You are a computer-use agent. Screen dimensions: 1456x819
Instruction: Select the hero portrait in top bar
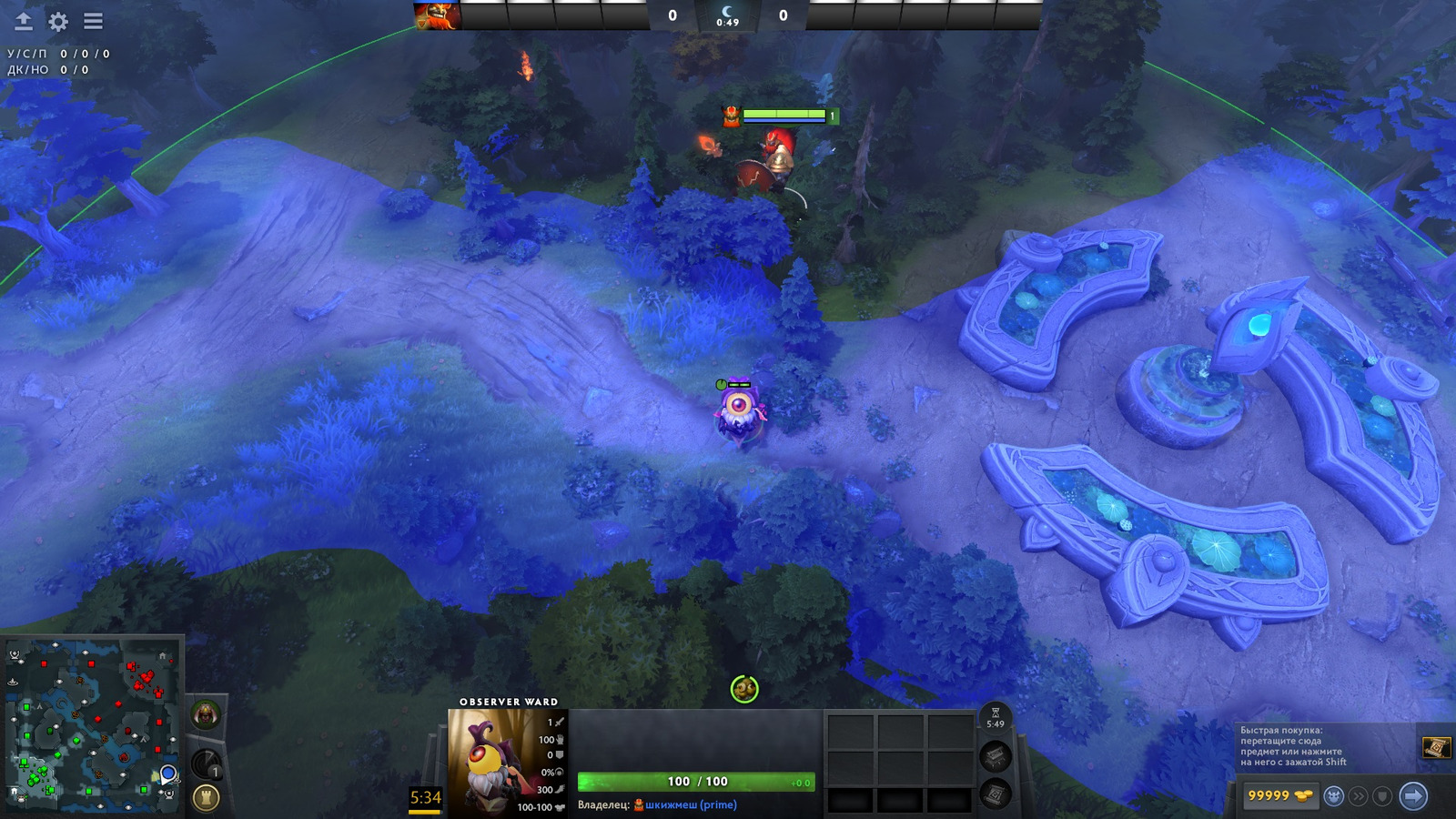point(437,15)
